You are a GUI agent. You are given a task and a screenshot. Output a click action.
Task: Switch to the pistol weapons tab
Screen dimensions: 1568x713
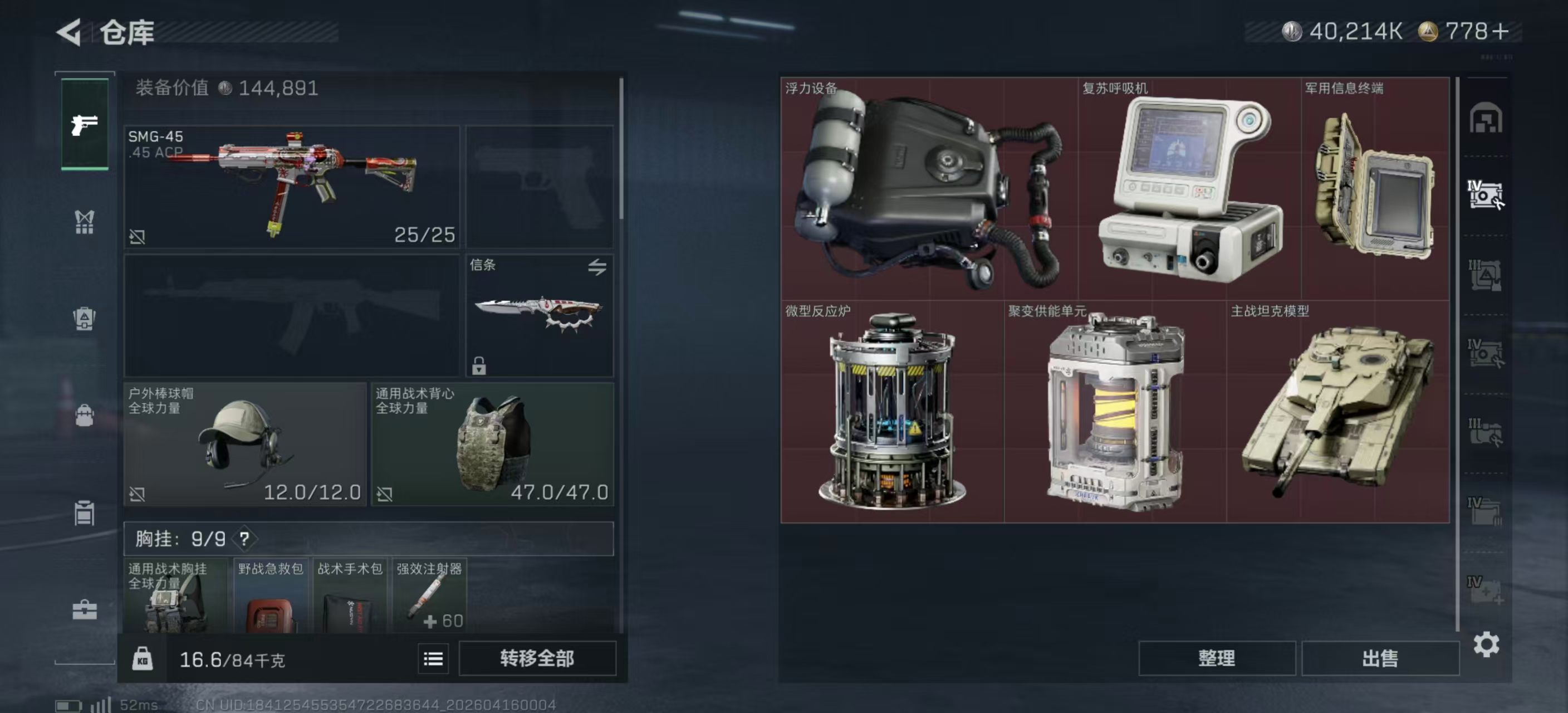coord(85,124)
